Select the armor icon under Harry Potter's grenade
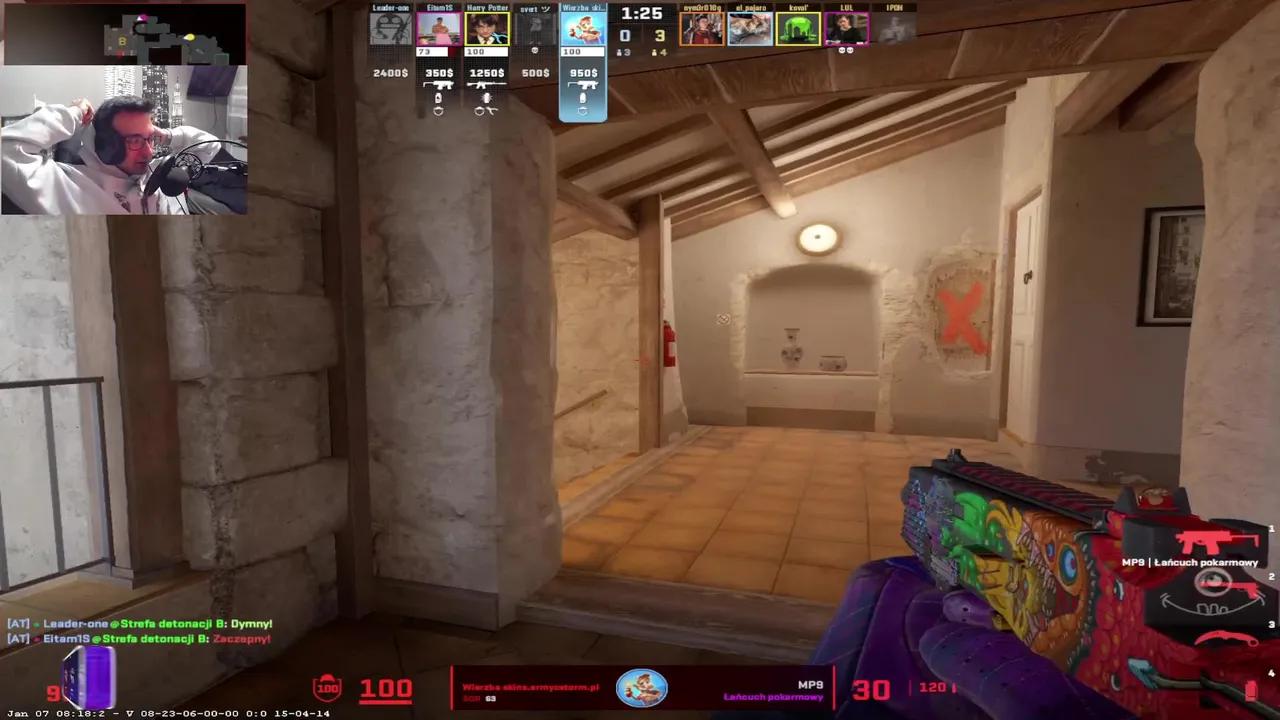Viewport: 1280px width, 720px height. (478, 112)
